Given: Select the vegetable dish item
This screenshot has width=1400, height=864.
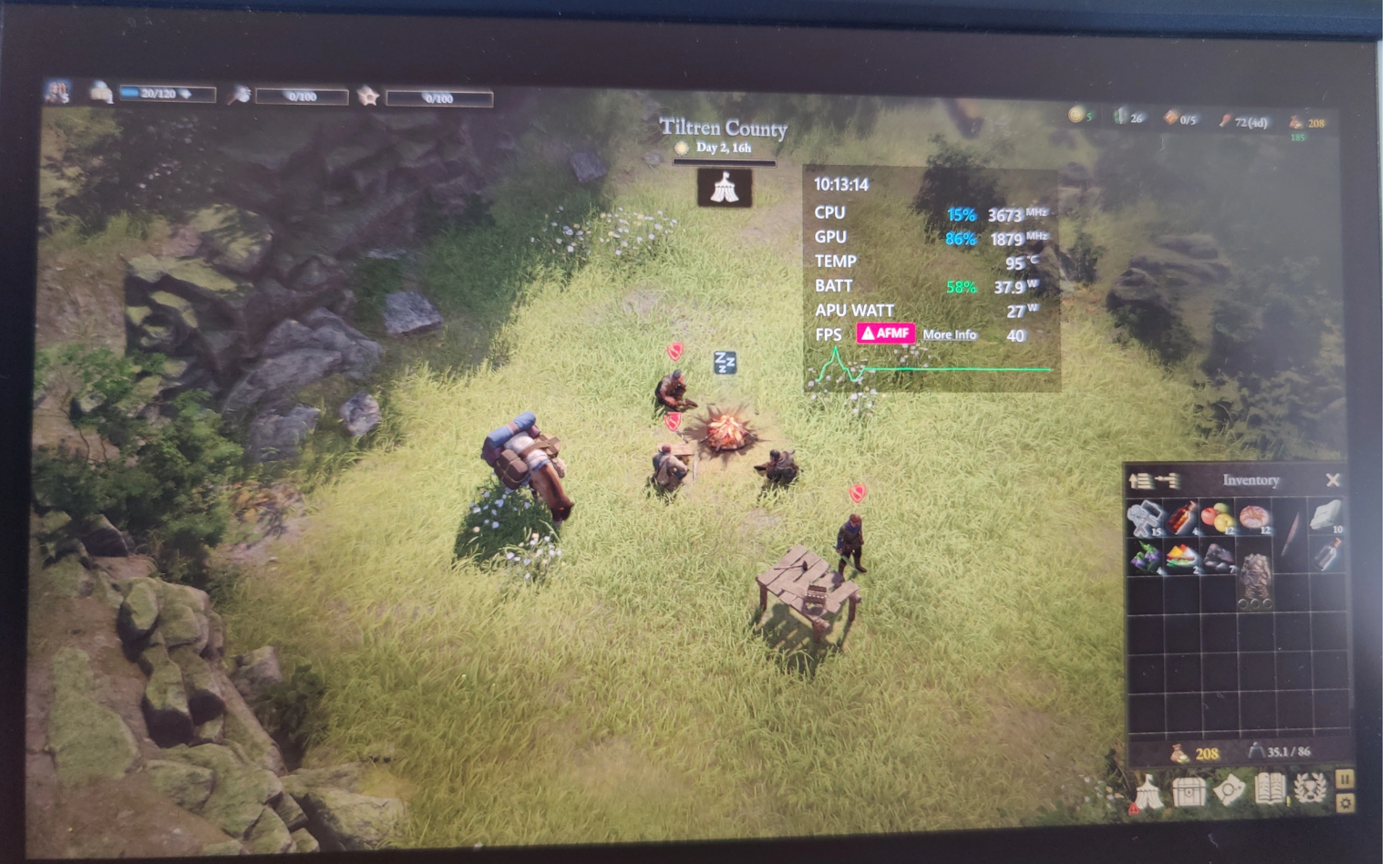Looking at the screenshot, I should [1182, 556].
